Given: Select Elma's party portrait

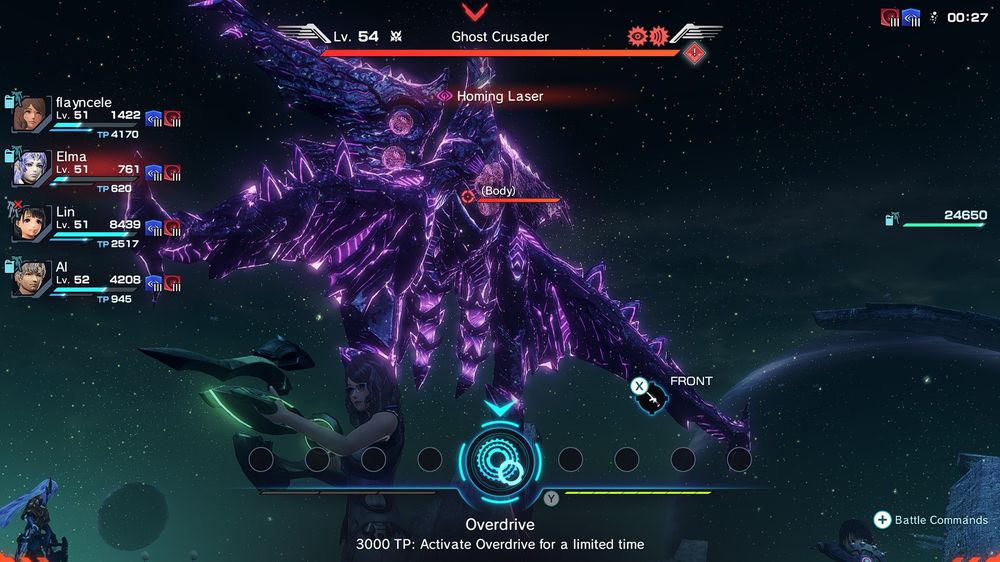Looking at the screenshot, I should (31, 167).
